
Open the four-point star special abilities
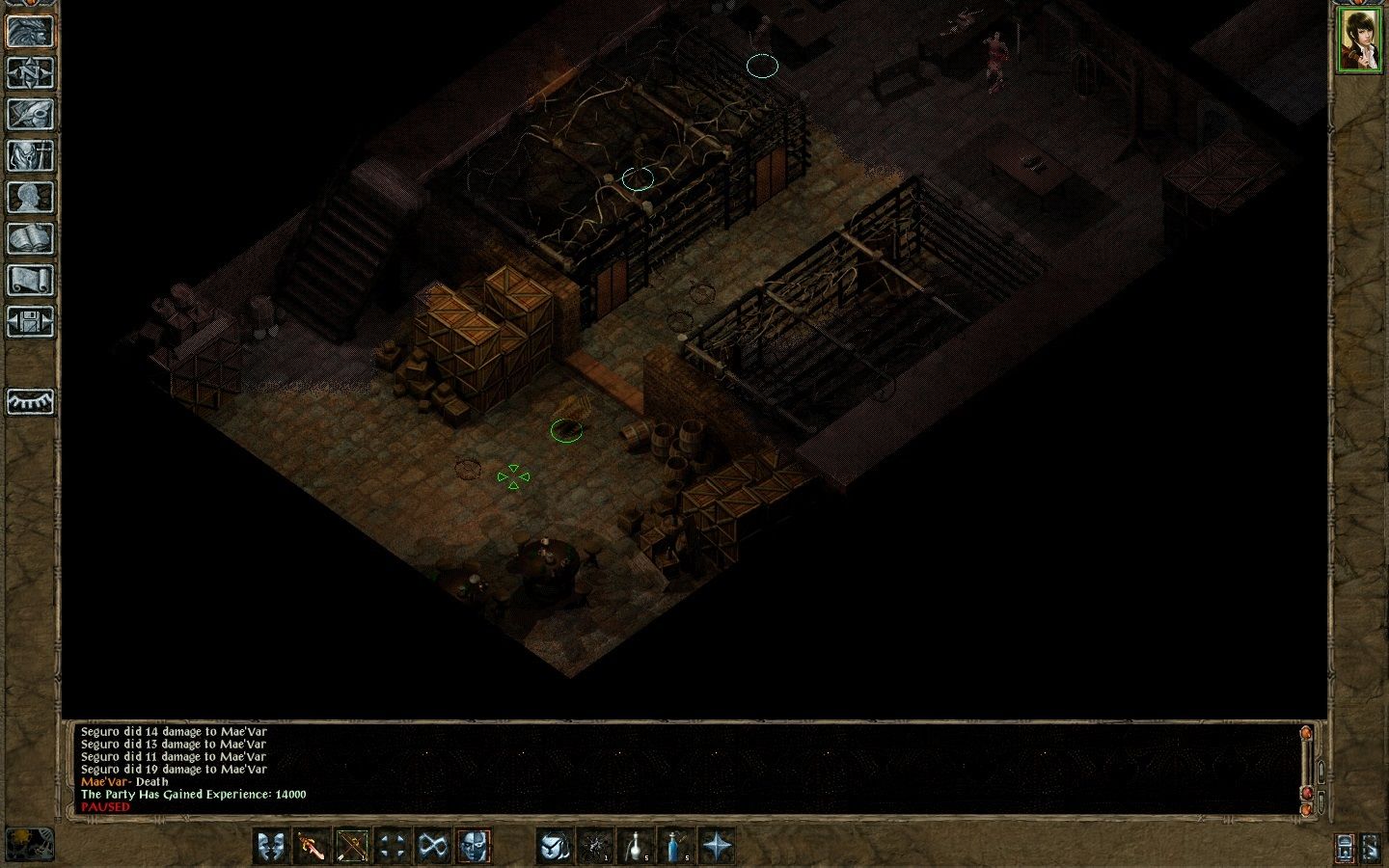point(715,846)
